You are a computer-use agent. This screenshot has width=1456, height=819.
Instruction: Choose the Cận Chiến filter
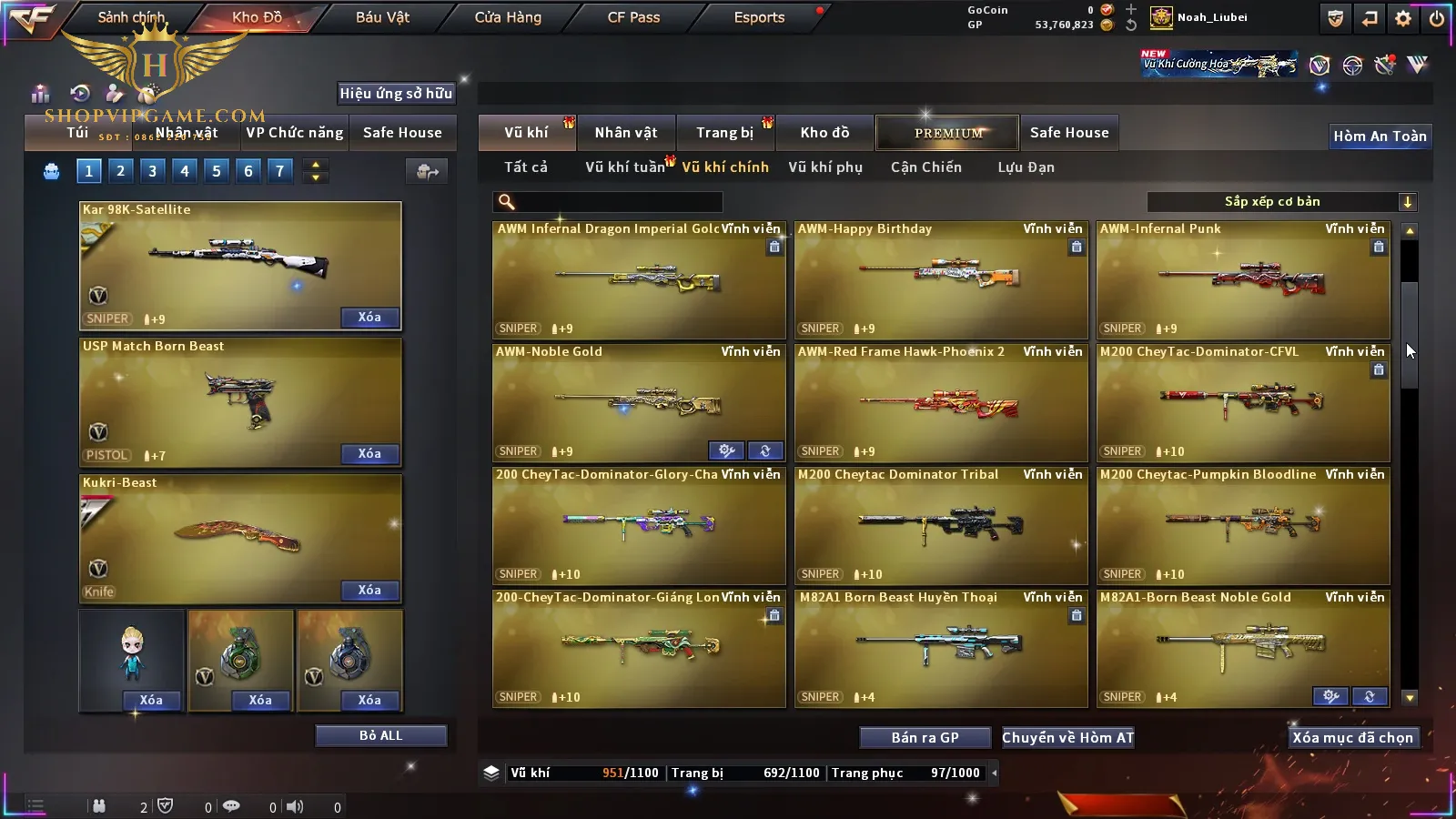[x=925, y=167]
